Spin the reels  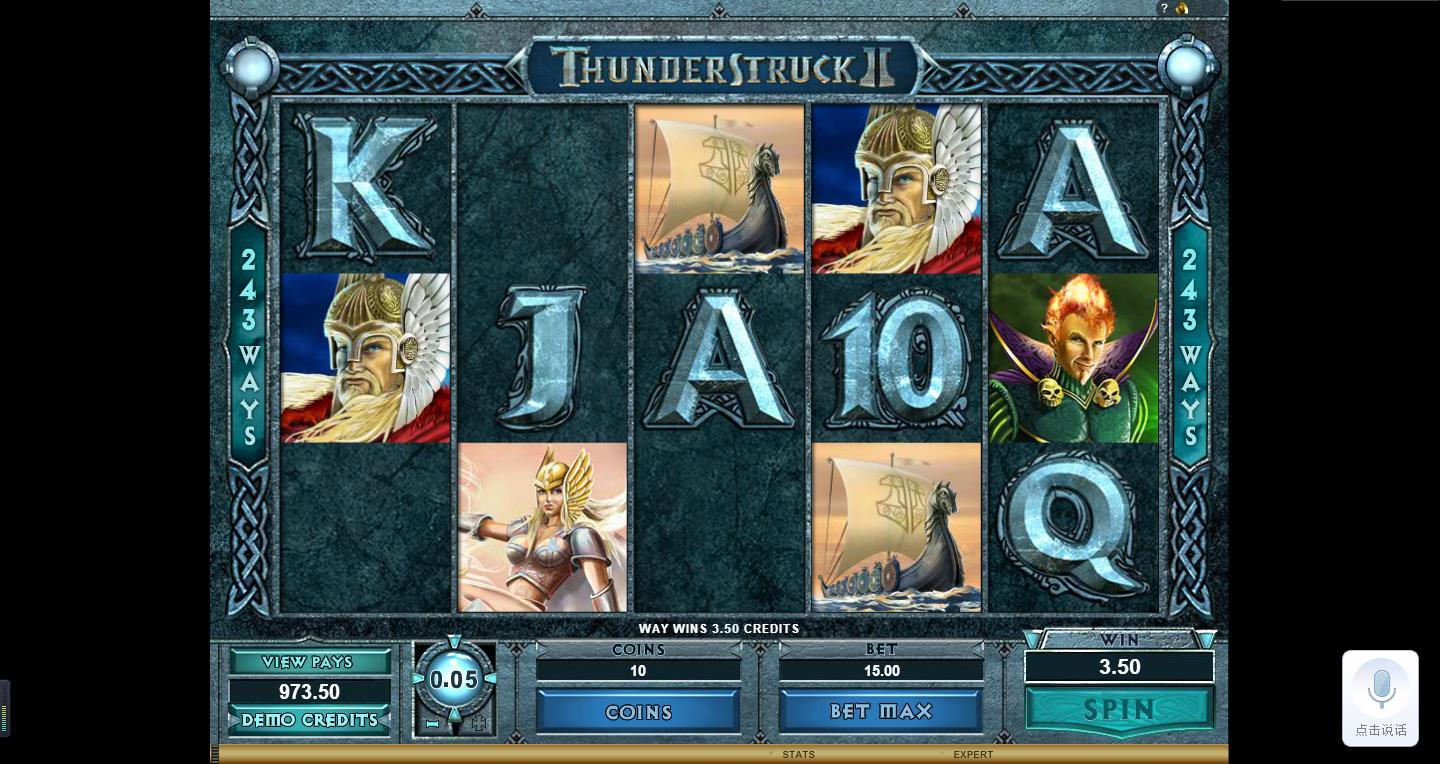1119,710
